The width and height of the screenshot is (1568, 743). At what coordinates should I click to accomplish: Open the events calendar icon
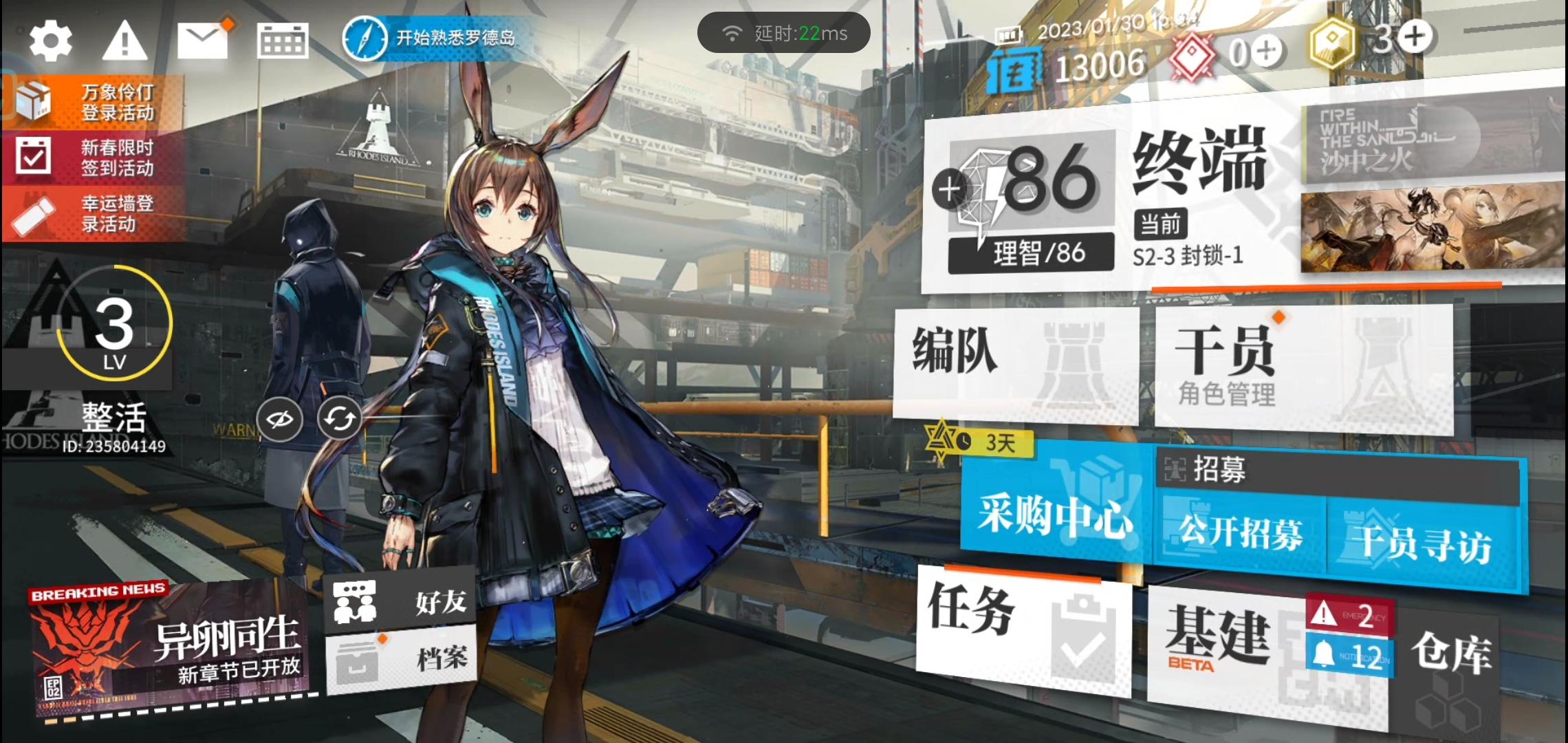click(281, 41)
